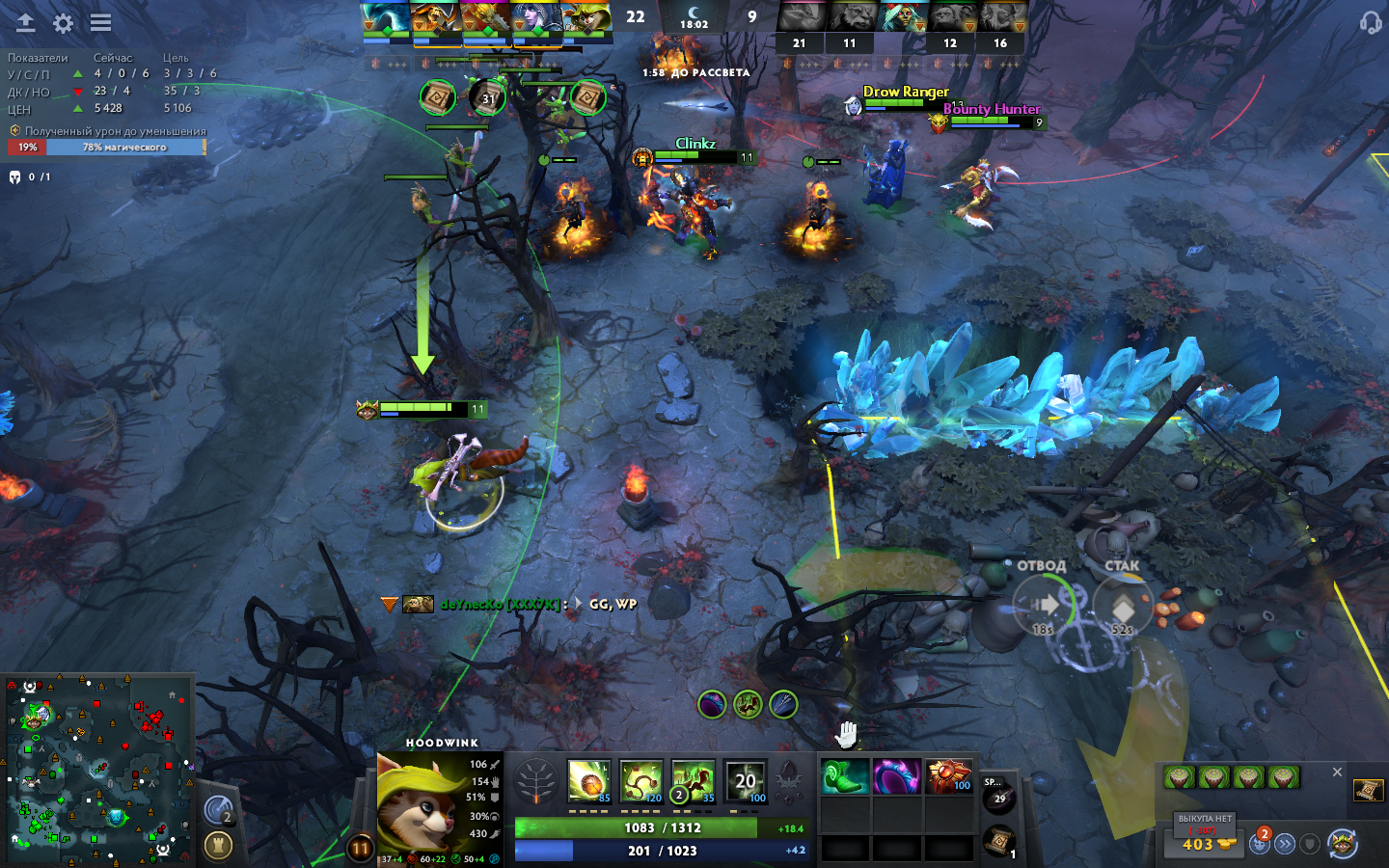Select the Sharpshooter ultimate on cooldown

click(745, 781)
